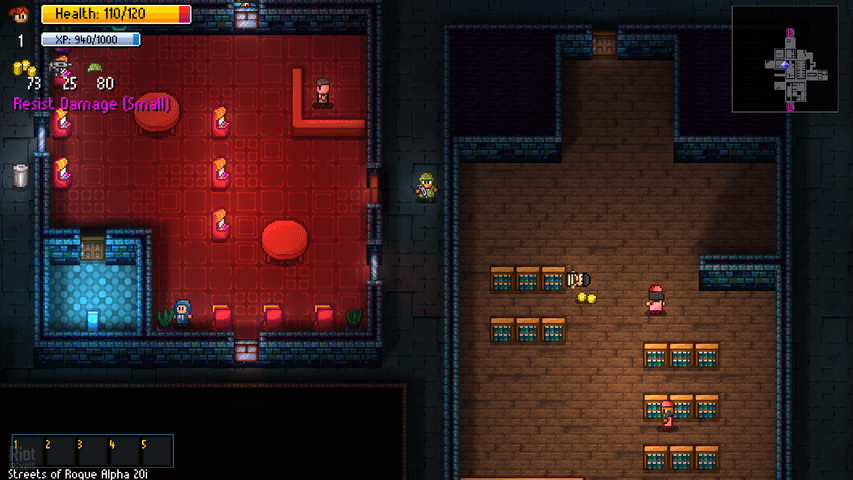Select the machine gun weapon icon
This screenshot has width=853, height=480.
click(x=64, y=67)
